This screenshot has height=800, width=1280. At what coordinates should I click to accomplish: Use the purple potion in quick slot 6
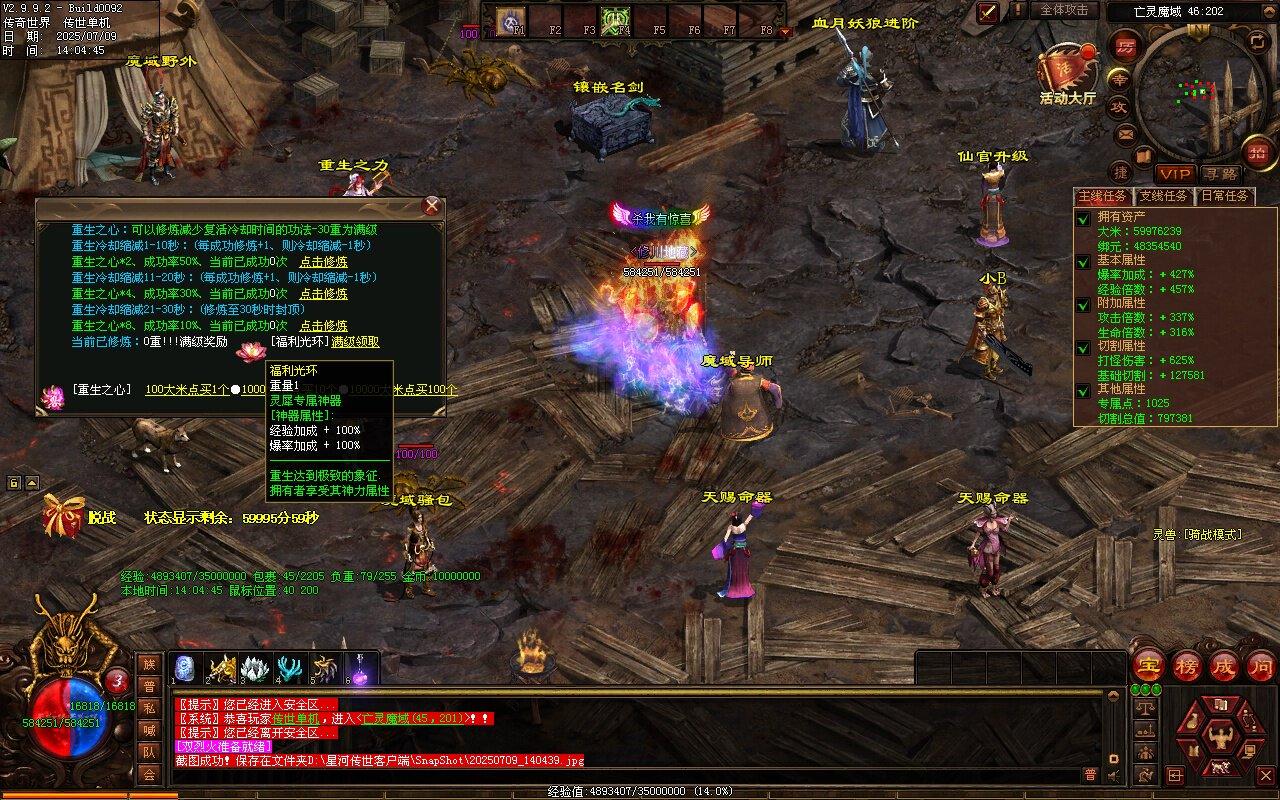click(360, 668)
